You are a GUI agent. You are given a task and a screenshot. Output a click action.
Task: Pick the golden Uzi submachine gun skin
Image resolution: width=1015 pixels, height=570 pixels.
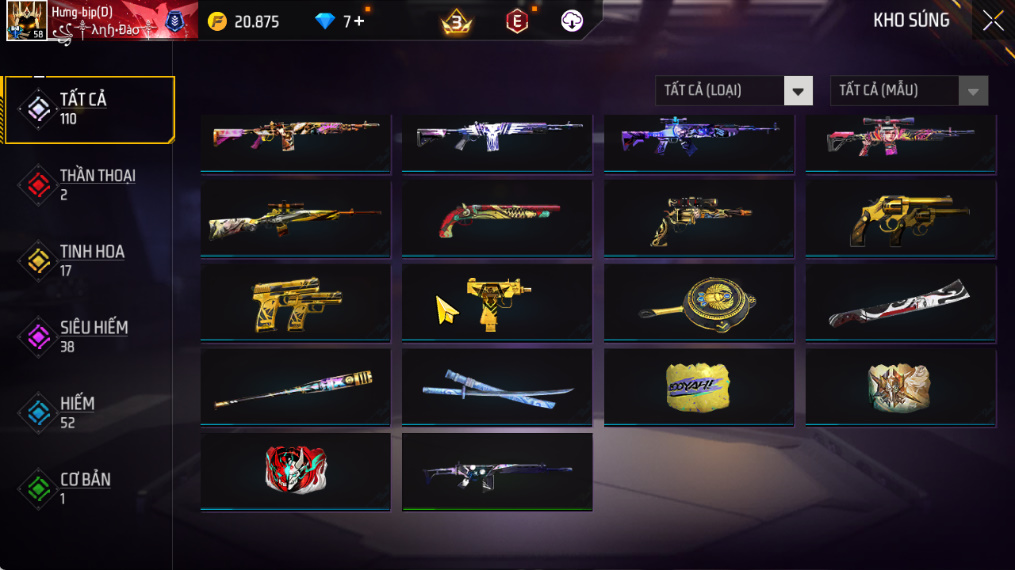[496, 302]
